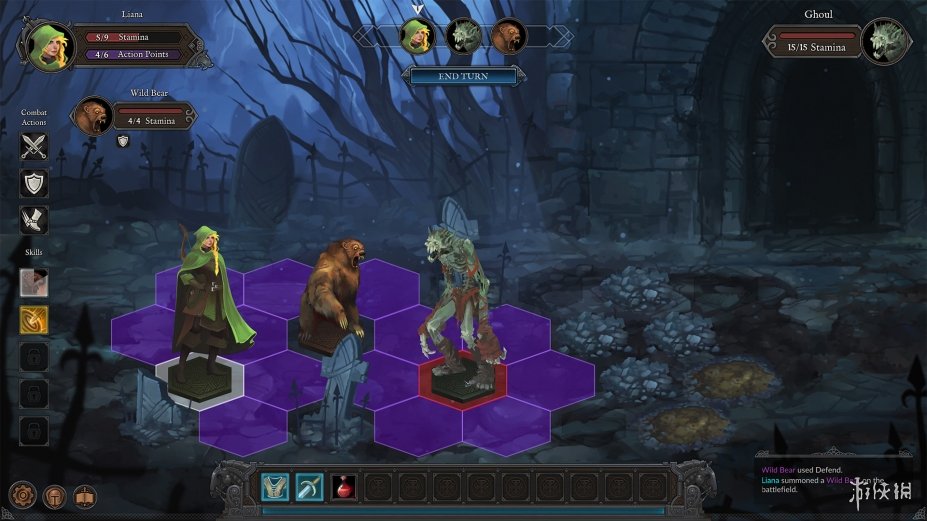Select the crossed swords attack action
The height and width of the screenshot is (521, 927).
(35, 147)
